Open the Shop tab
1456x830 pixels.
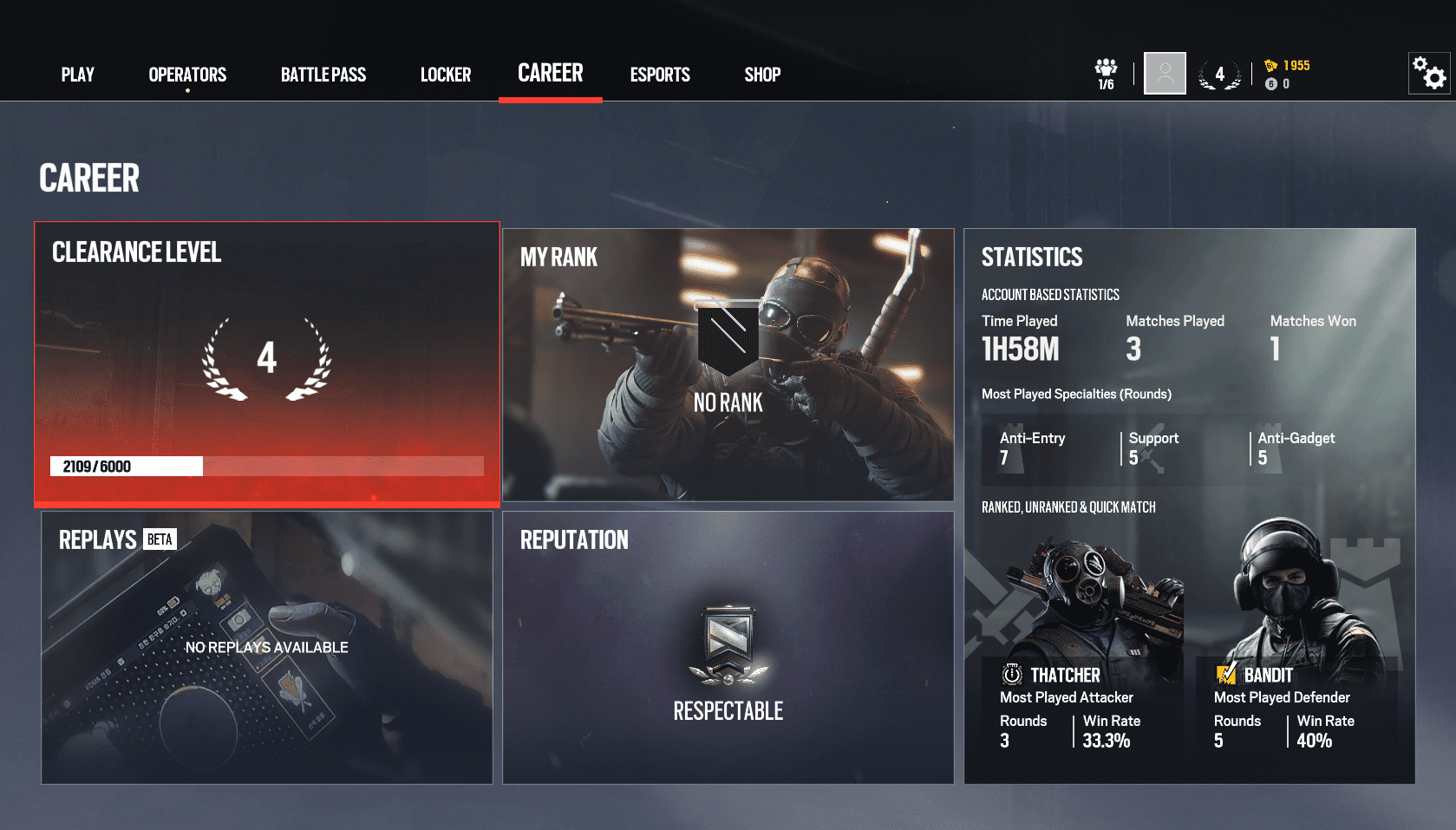coord(762,75)
